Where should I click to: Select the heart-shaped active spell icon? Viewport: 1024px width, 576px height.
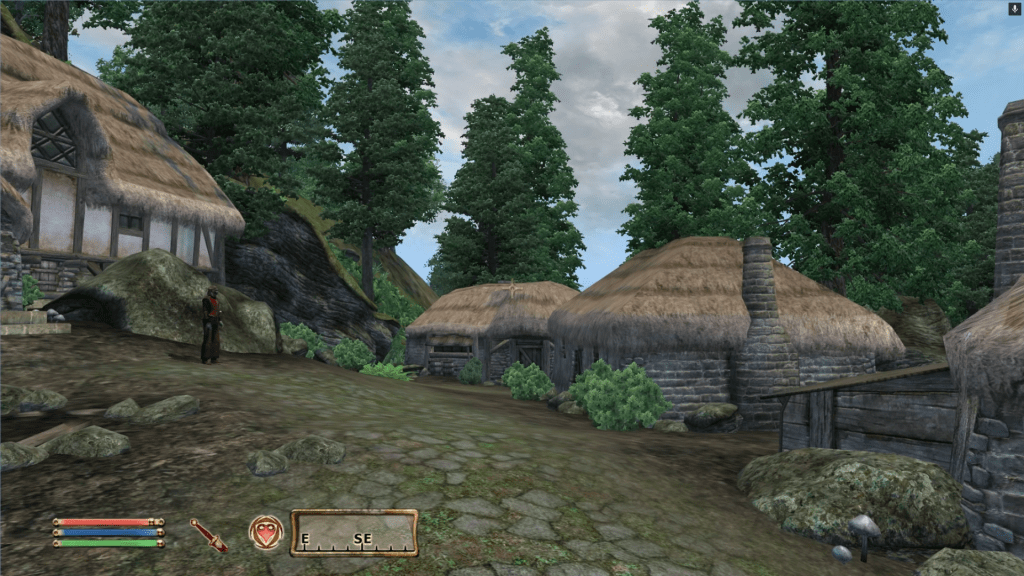pos(266,533)
